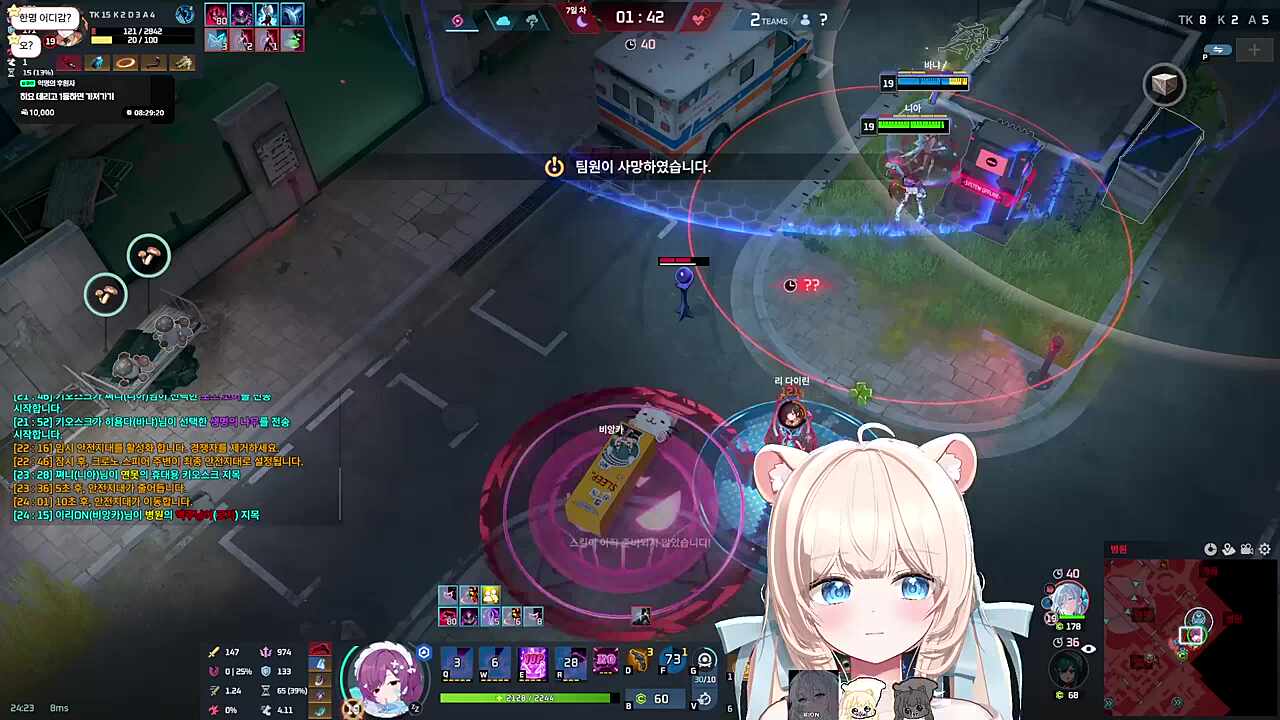Expand the G slot showing 30/10
Screen dimensions: 1280x720
coord(704,660)
